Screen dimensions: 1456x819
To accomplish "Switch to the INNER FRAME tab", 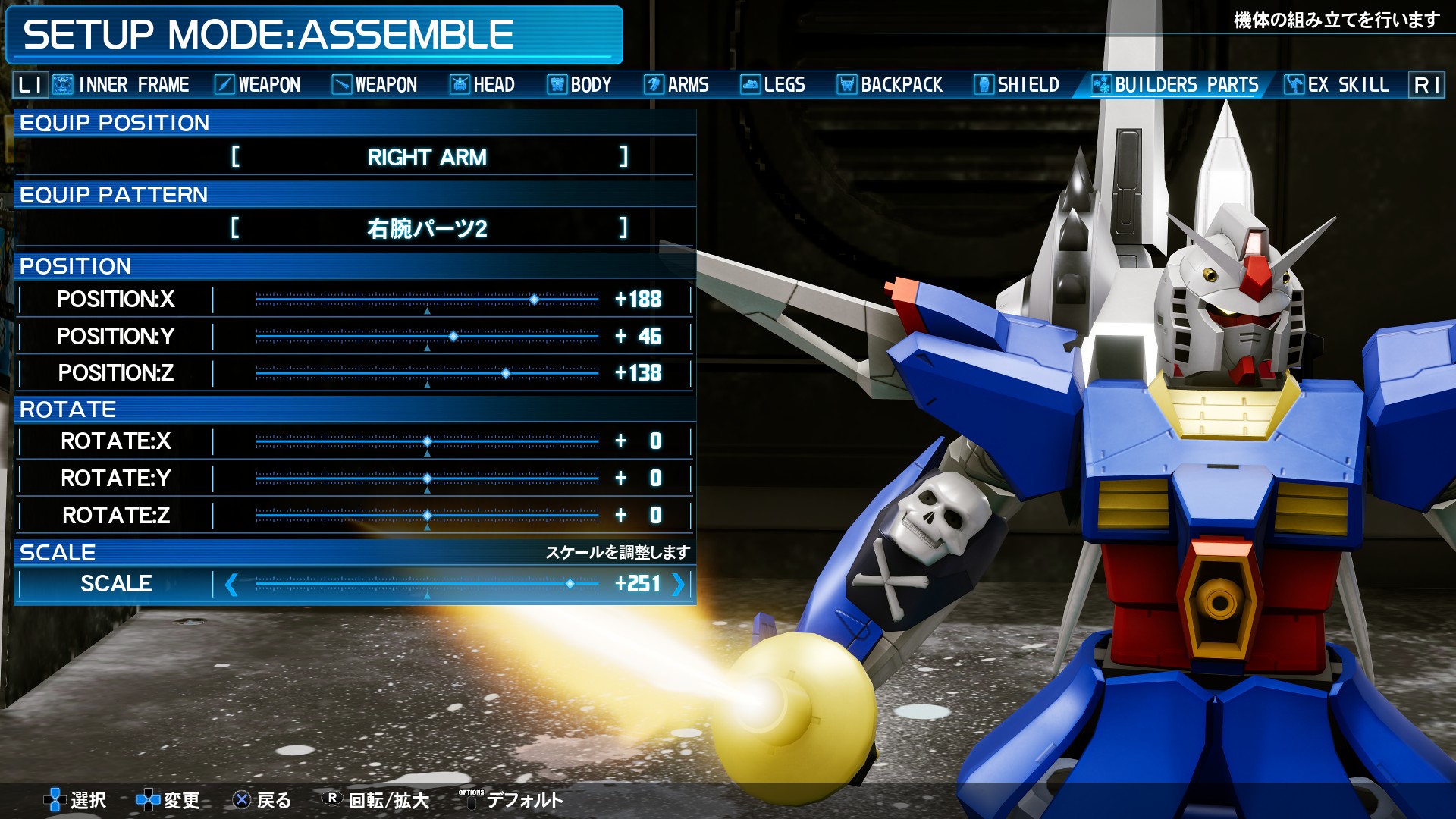I will pos(121,84).
